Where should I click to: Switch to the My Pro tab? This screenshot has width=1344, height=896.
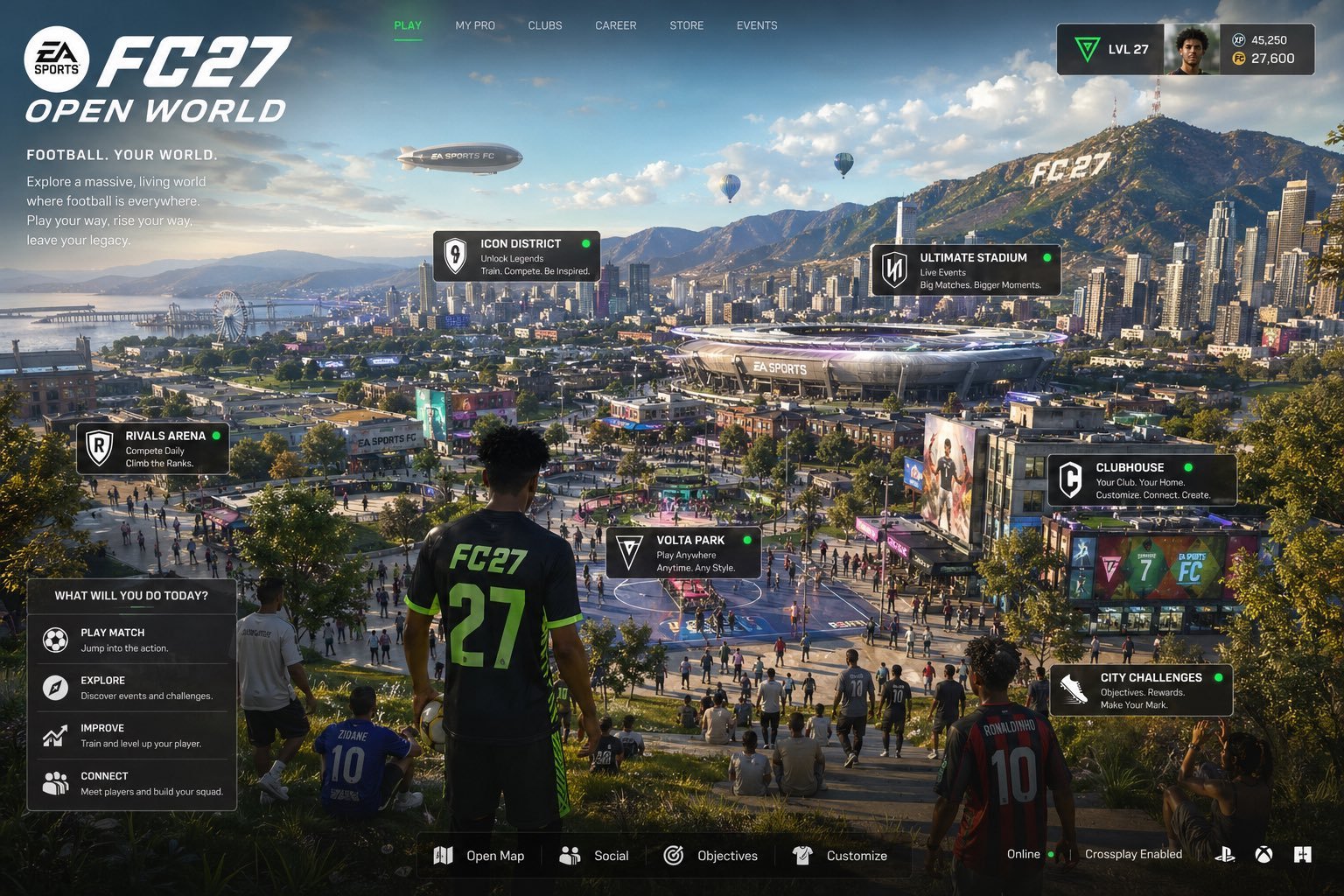click(475, 25)
